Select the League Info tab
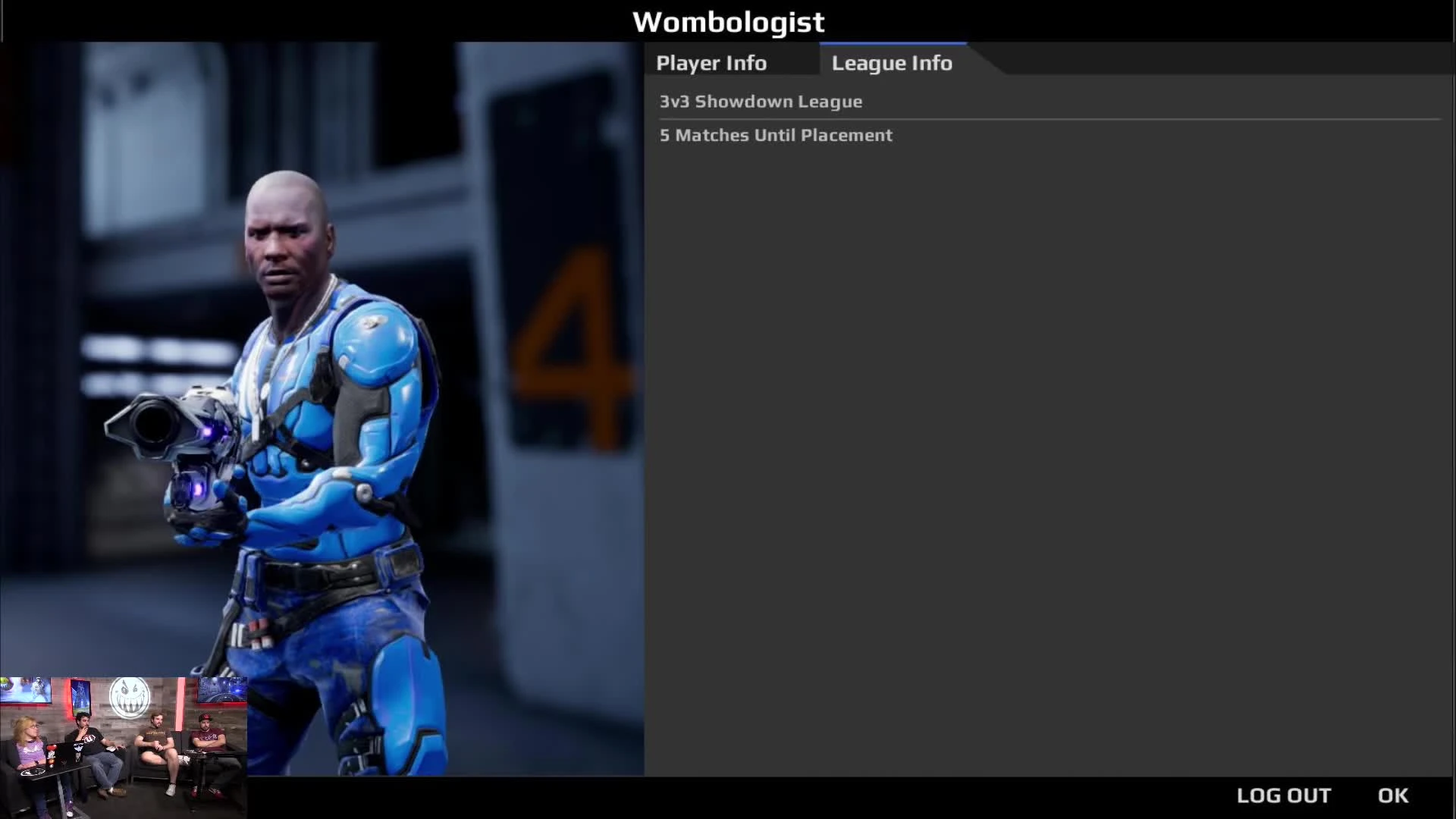This screenshot has width=1456, height=819. click(x=892, y=63)
